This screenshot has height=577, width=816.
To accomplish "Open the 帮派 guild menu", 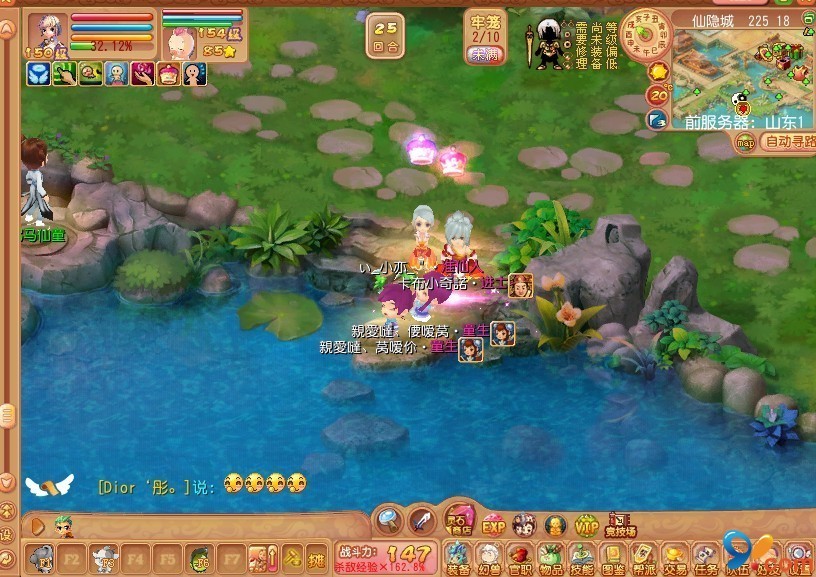I will [644, 557].
